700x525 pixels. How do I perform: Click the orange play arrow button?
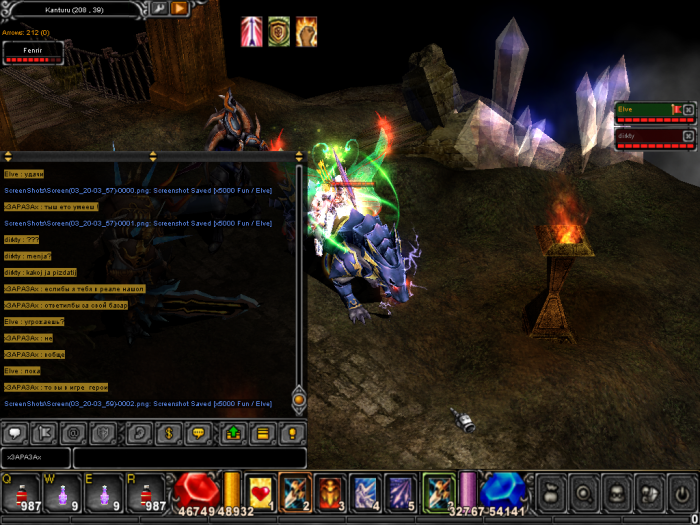[180, 8]
